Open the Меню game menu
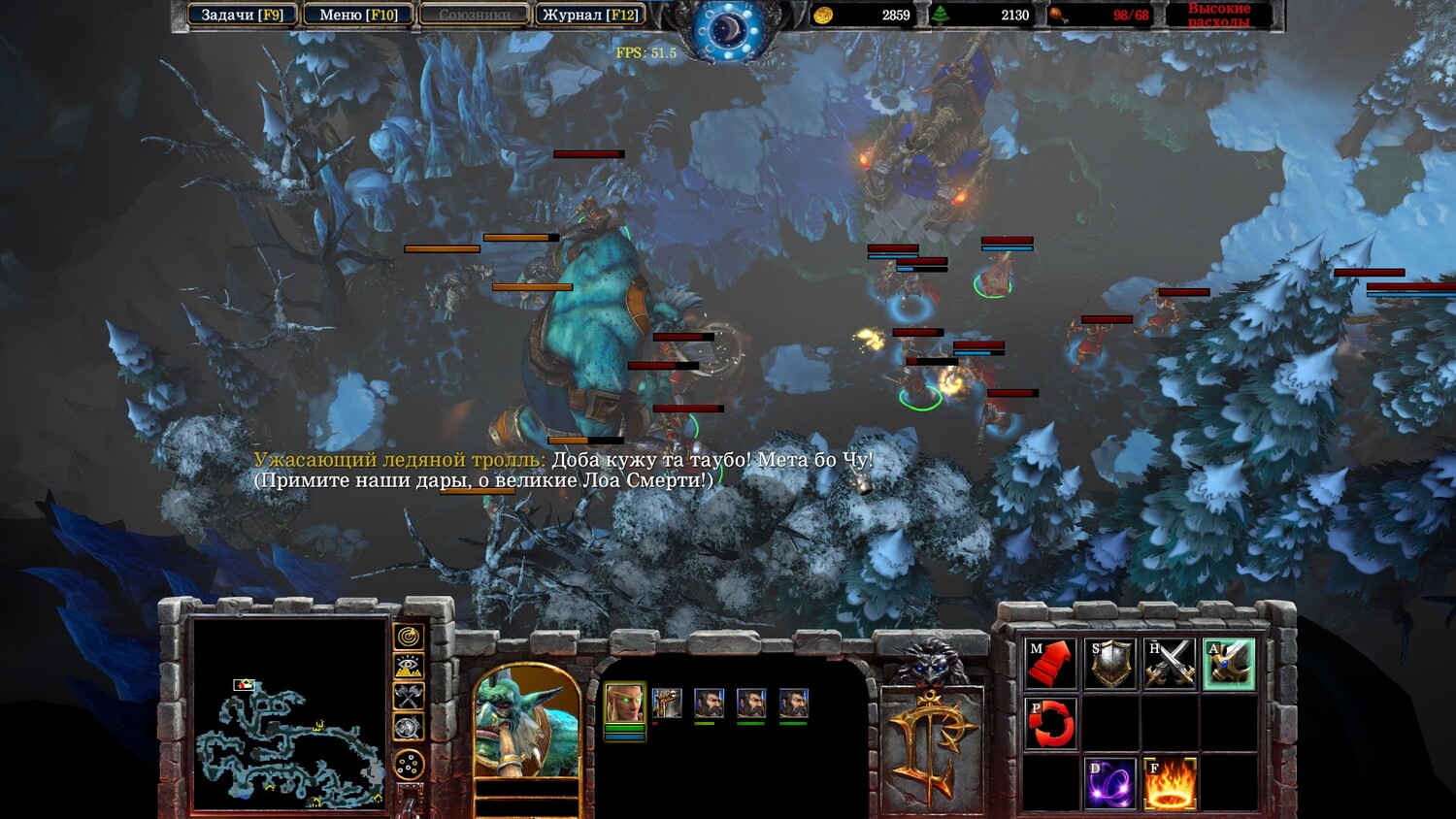The width and height of the screenshot is (1456, 819). coord(358,15)
